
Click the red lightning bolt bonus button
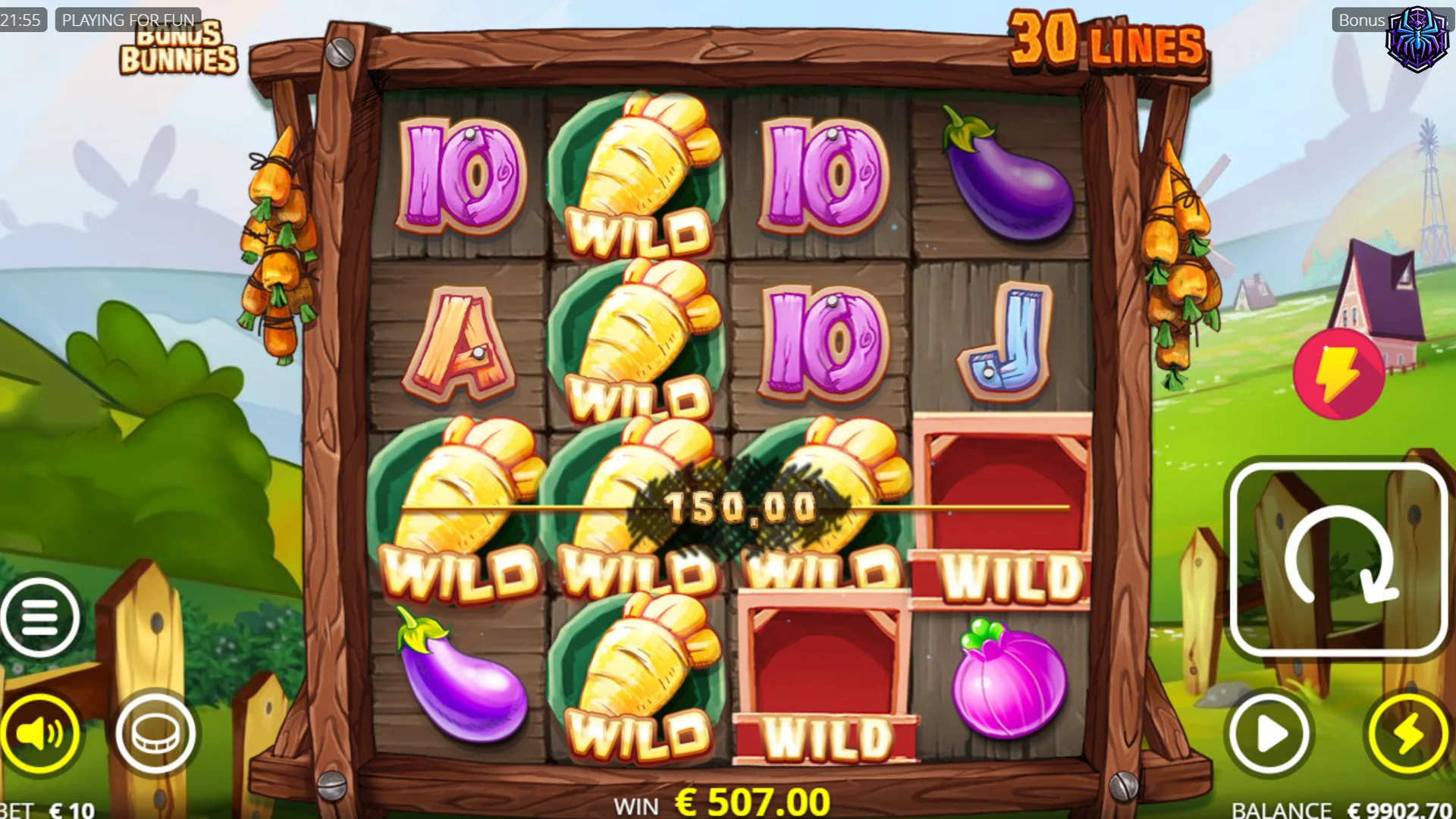point(1338,374)
